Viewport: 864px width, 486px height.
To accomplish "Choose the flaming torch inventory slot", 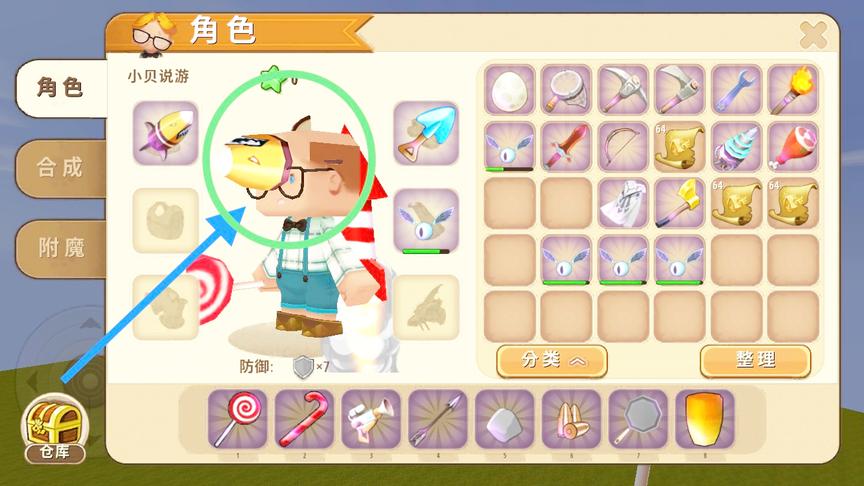I will [x=793, y=90].
